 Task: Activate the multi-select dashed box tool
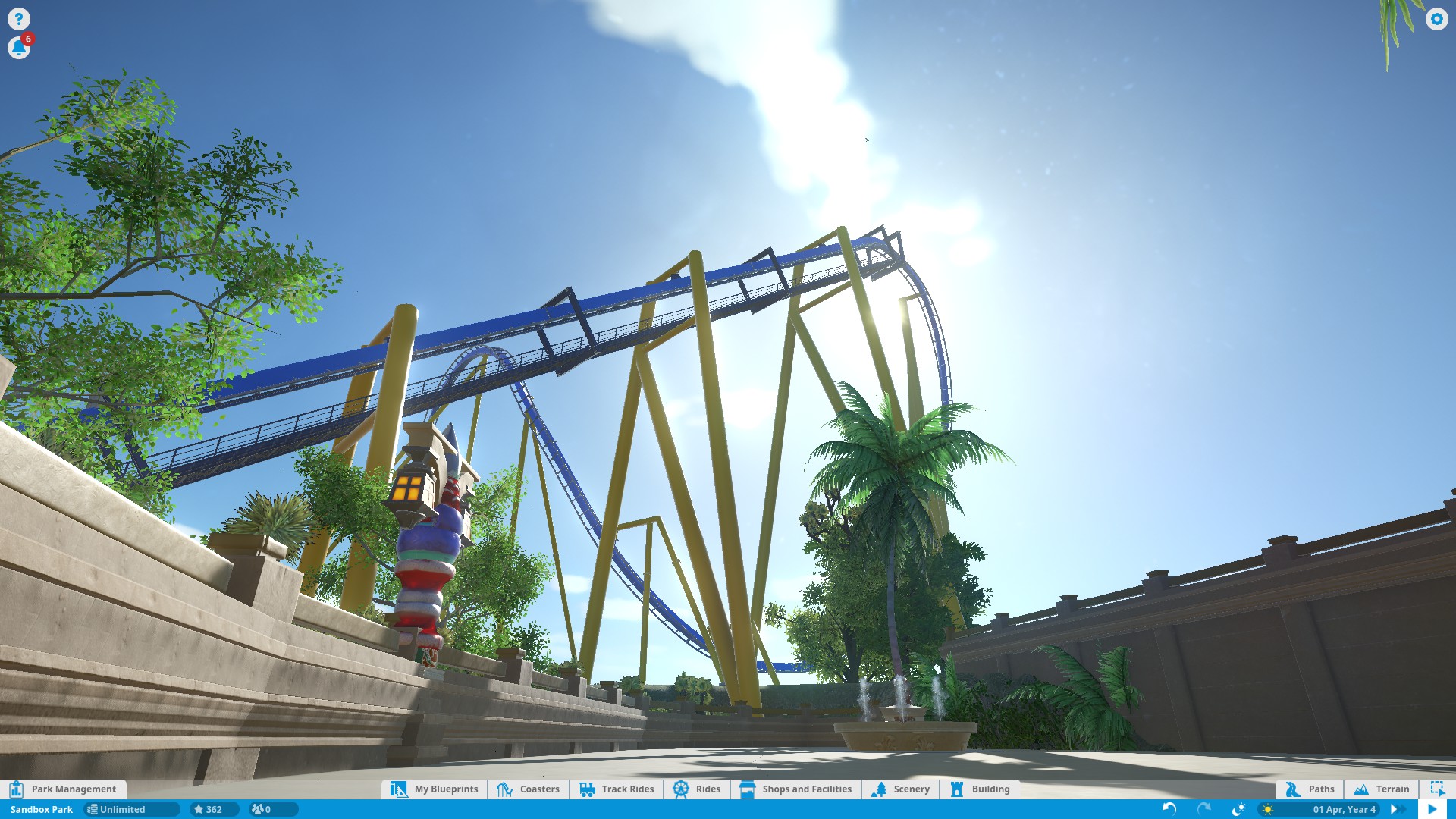pyautogui.click(x=1437, y=789)
